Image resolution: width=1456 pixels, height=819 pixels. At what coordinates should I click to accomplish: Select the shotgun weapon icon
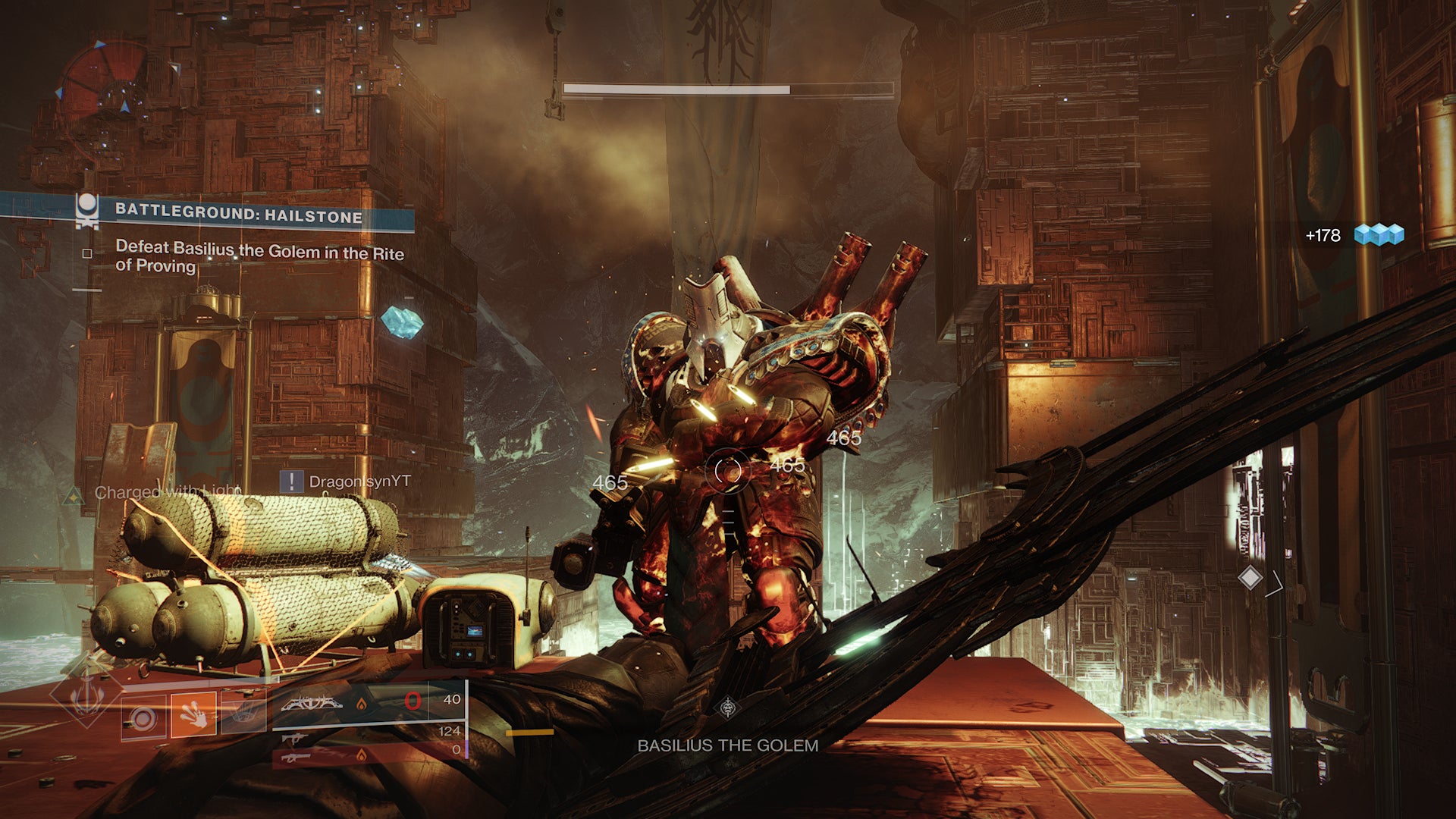(x=296, y=757)
